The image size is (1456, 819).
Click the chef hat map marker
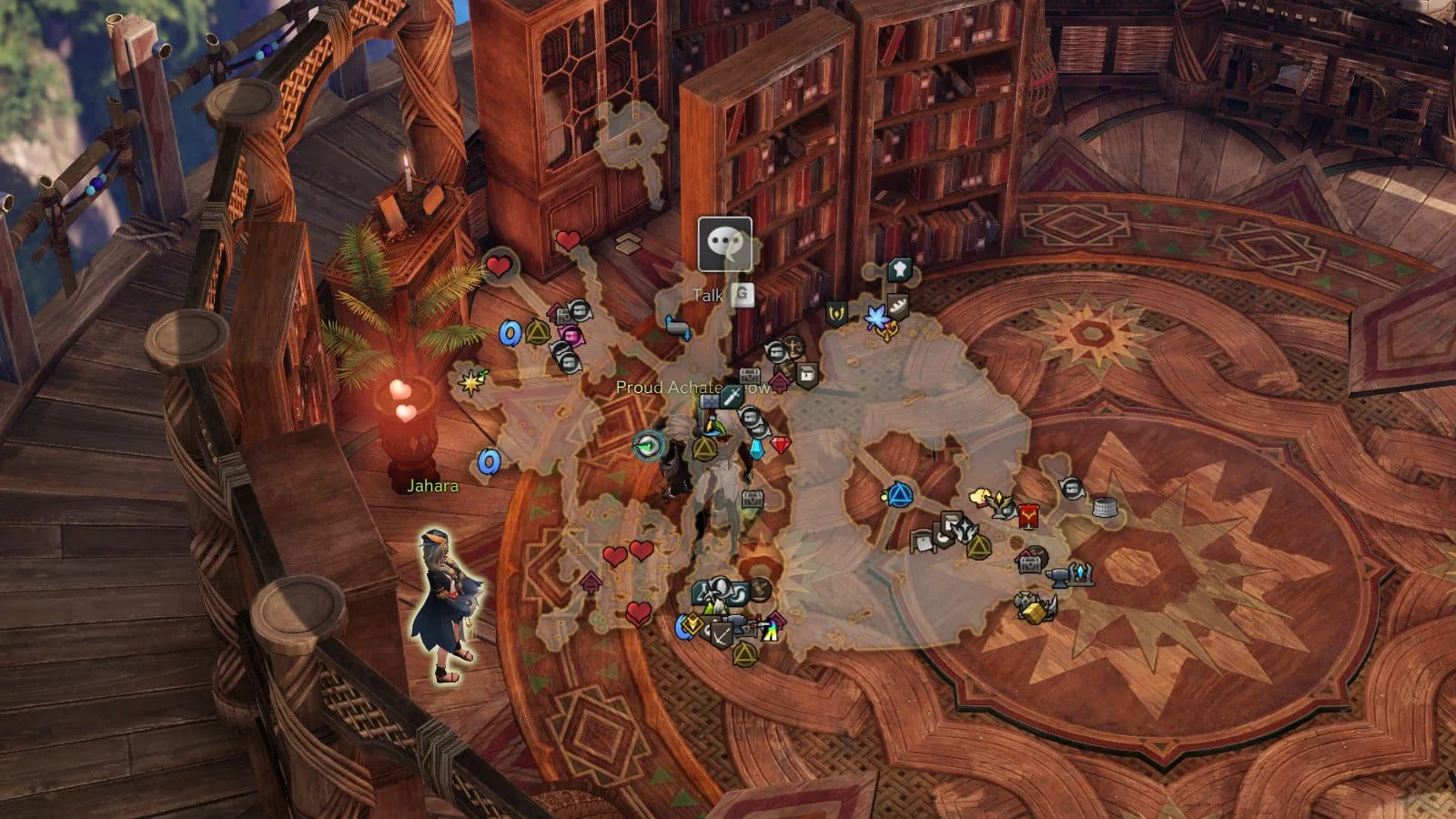tap(899, 269)
